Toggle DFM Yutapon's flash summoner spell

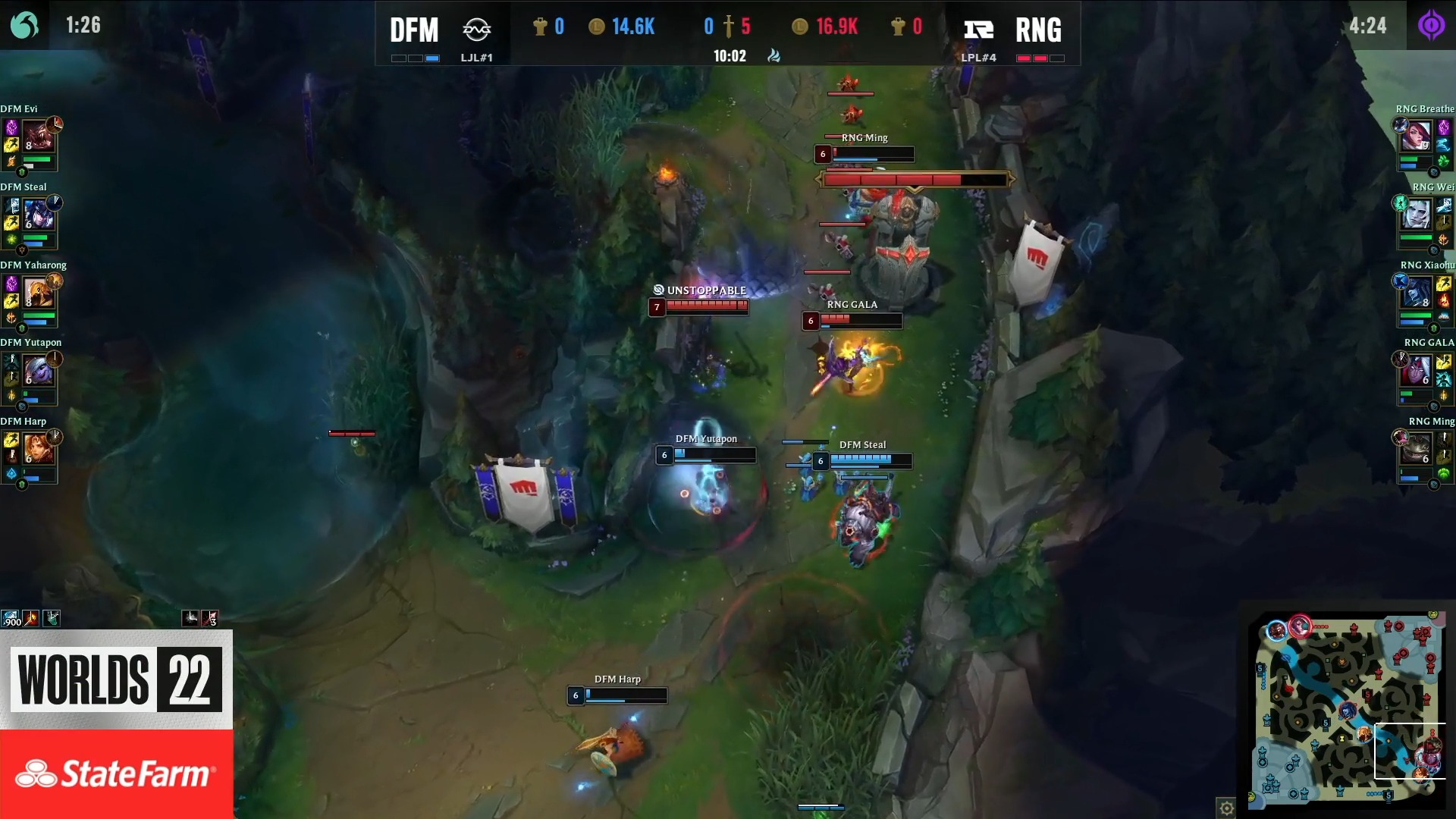(x=12, y=378)
